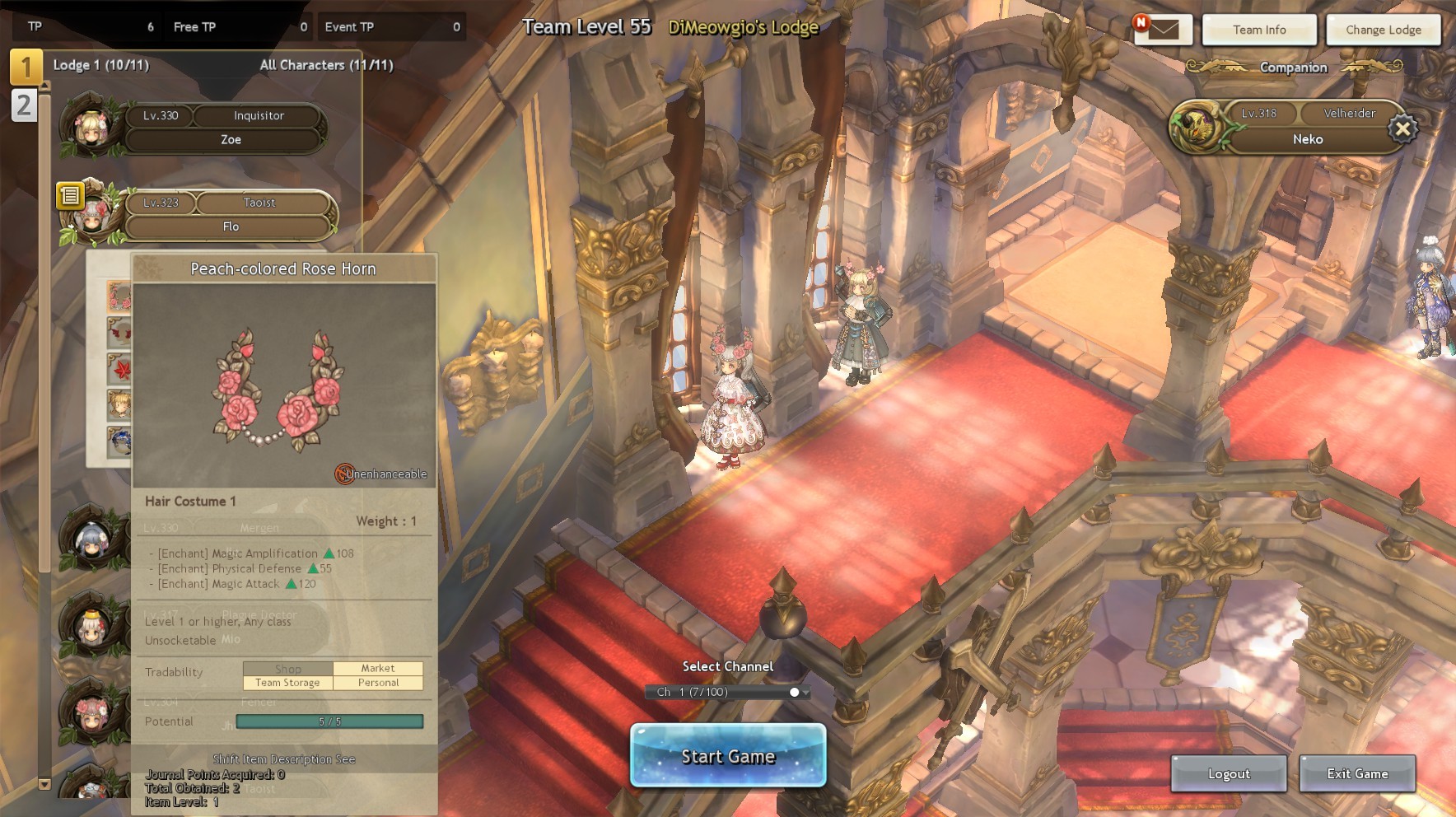The width and height of the screenshot is (1456, 817).
Task: Switch to lodge tab 1
Action: pyautogui.click(x=25, y=67)
